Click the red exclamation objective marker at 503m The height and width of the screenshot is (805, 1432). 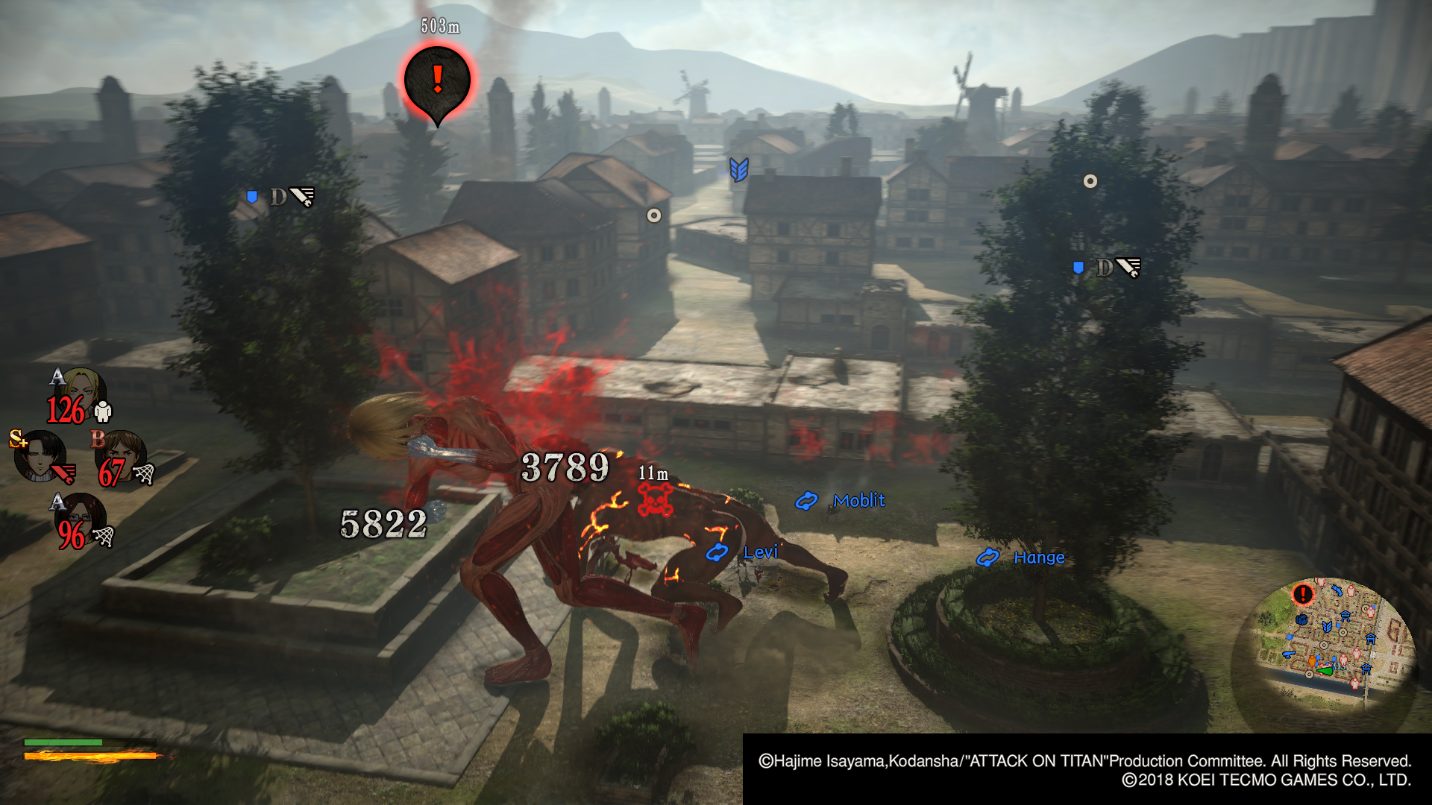436,78
